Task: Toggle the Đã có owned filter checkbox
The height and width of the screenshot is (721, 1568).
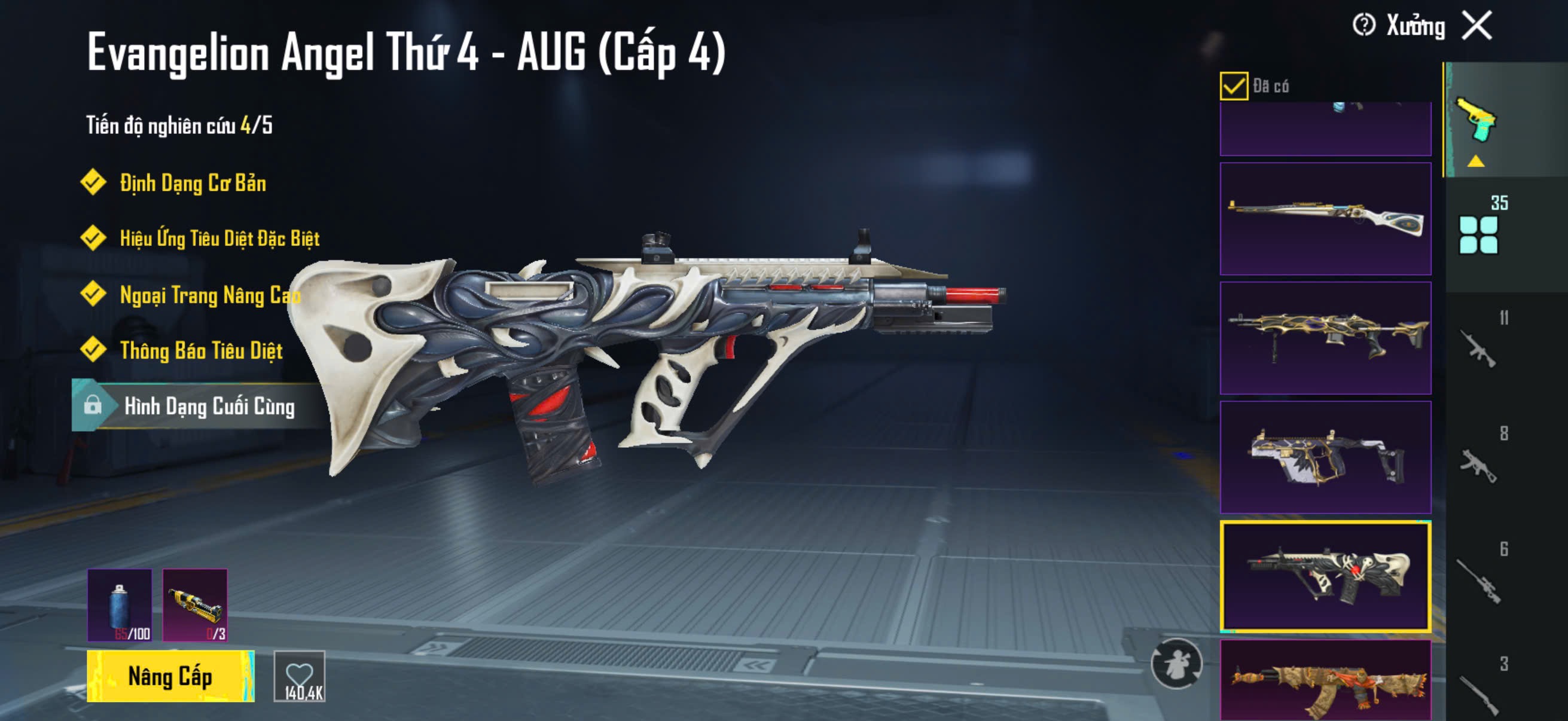Action: (1233, 85)
